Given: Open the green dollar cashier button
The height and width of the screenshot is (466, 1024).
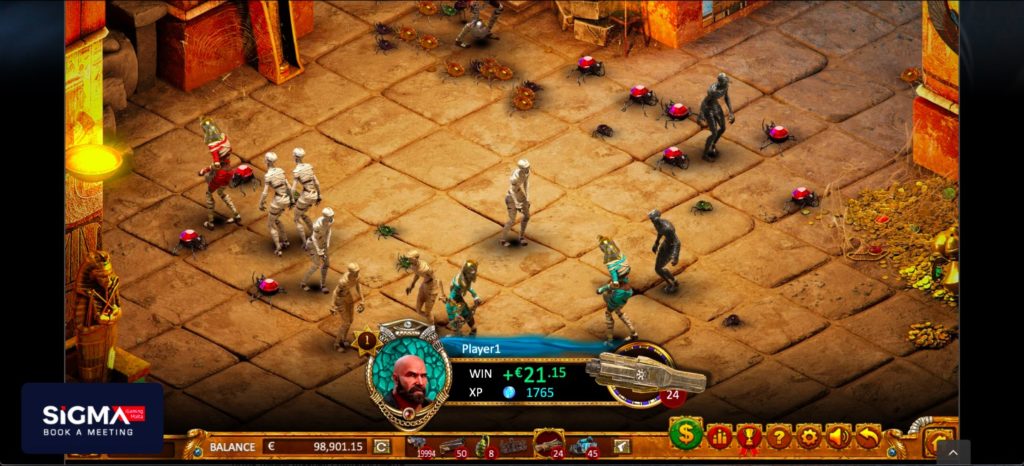Looking at the screenshot, I should coord(685,434).
